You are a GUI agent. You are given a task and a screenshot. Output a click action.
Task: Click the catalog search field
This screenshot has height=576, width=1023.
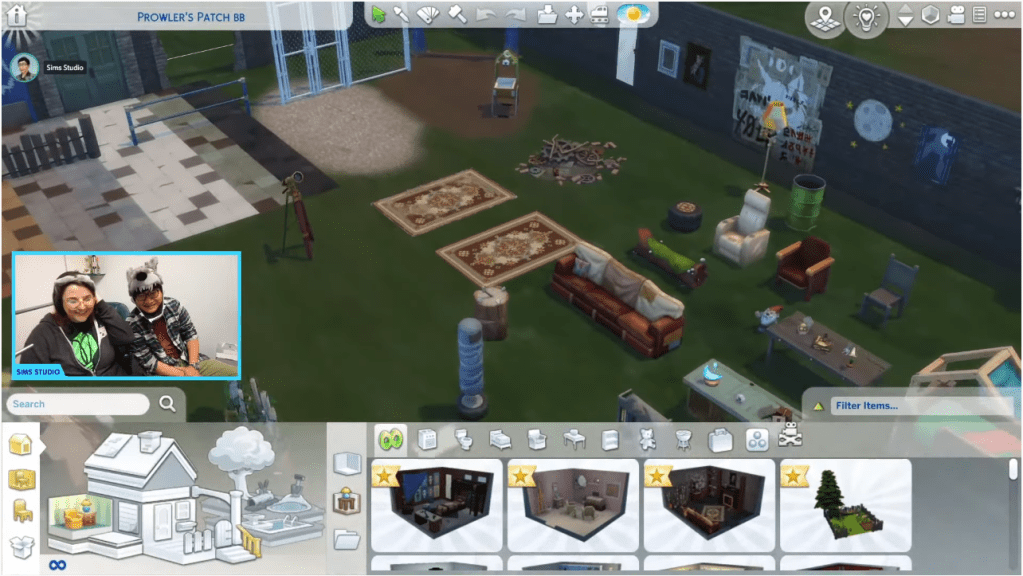coord(78,404)
